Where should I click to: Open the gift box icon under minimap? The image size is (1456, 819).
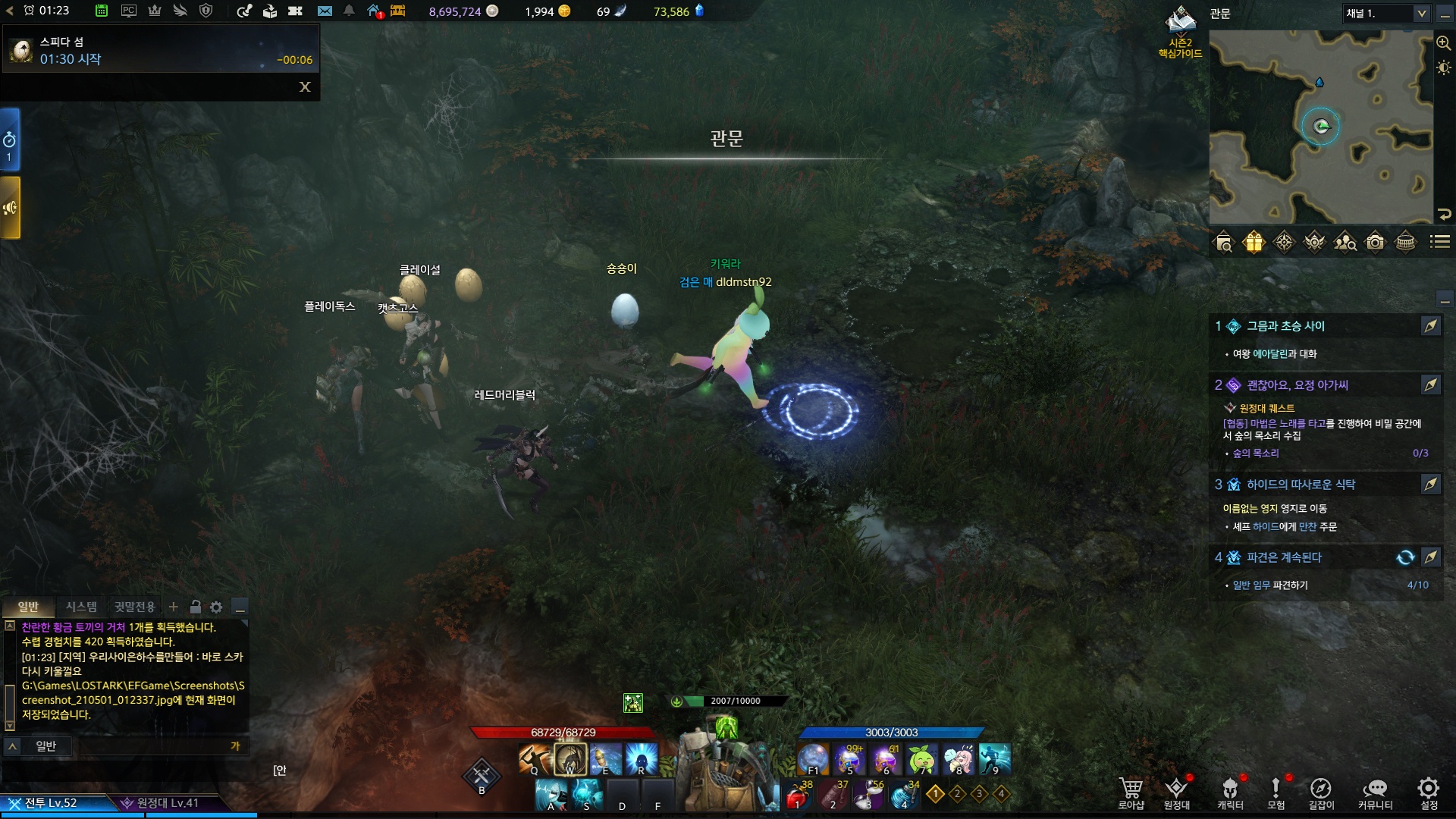(x=1254, y=243)
